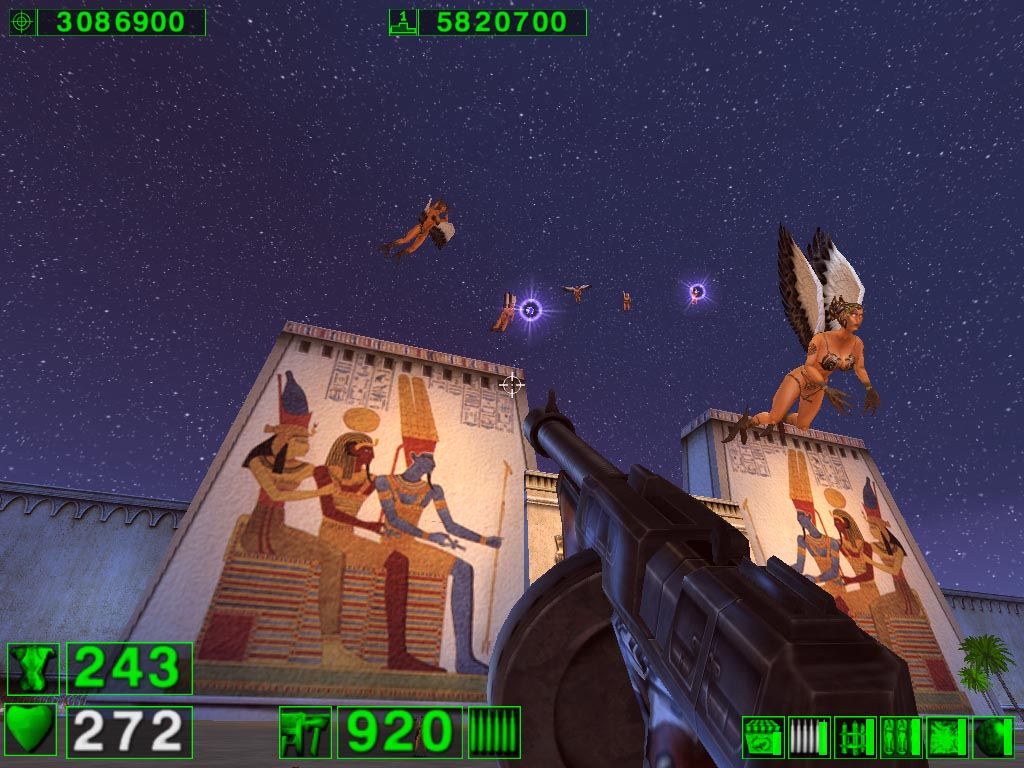Select the electricity cell ammo icon
The height and width of the screenshot is (768, 1024).
click(x=947, y=737)
